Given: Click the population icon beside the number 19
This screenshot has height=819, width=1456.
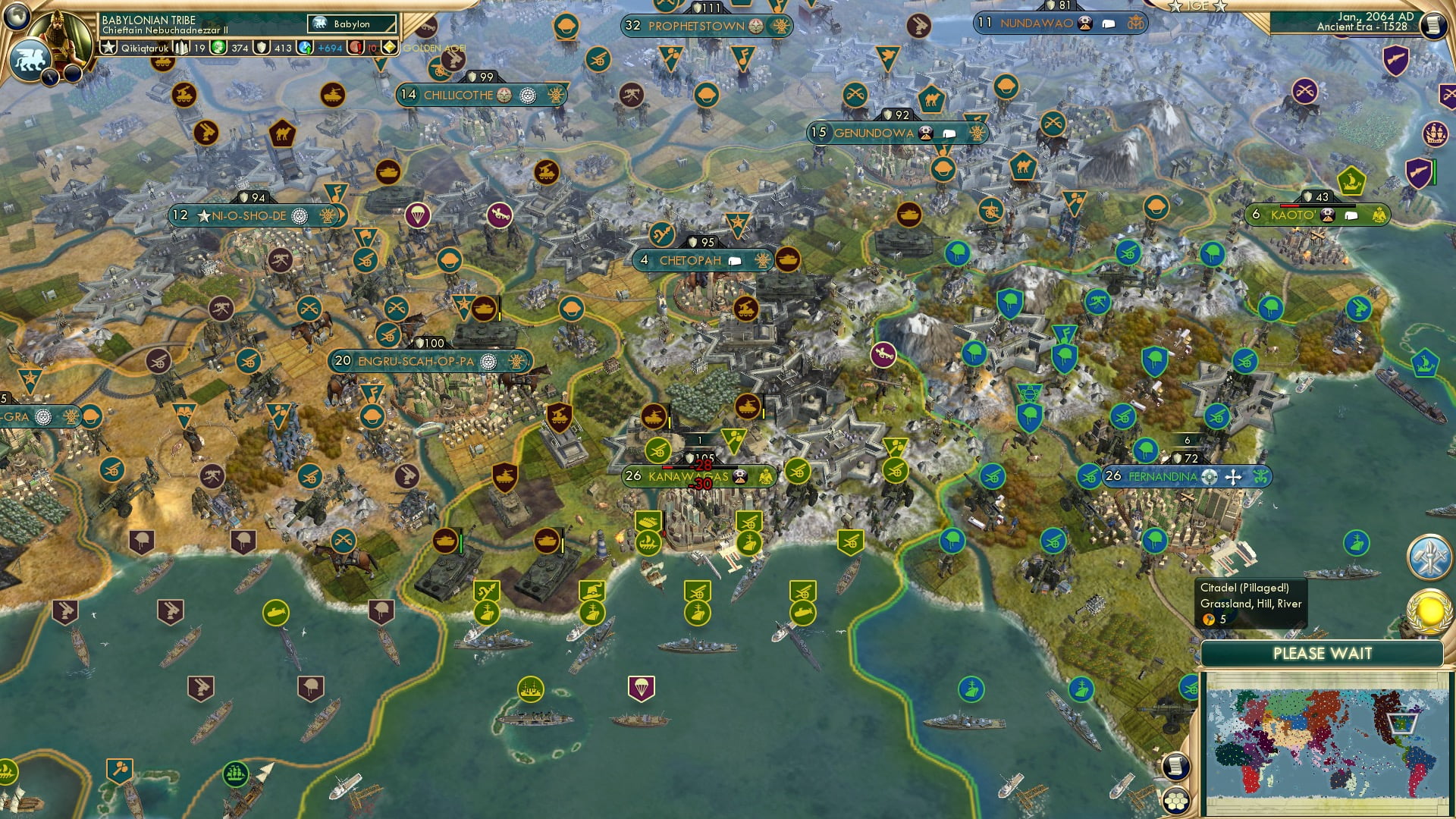Looking at the screenshot, I should coord(180,49).
